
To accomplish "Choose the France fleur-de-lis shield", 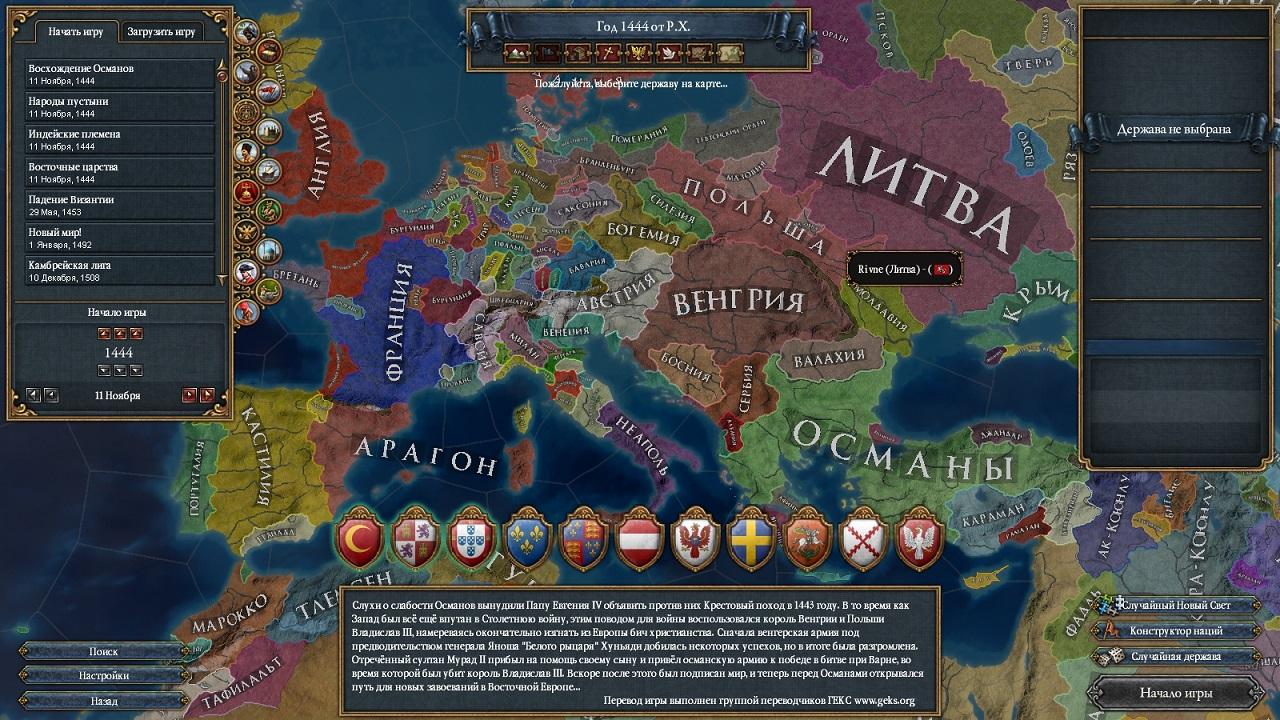I will click(528, 541).
